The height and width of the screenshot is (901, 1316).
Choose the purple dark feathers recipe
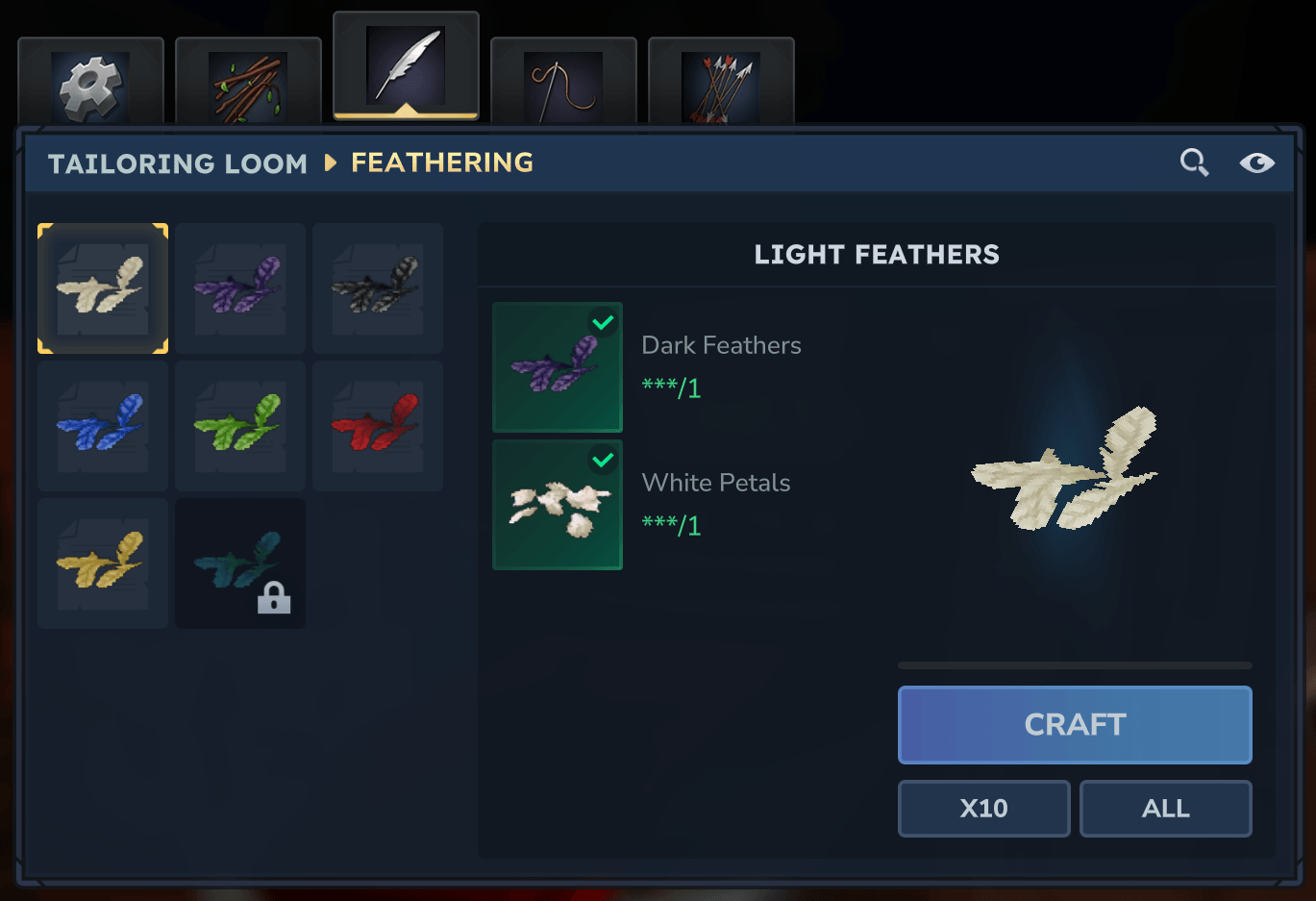point(240,288)
